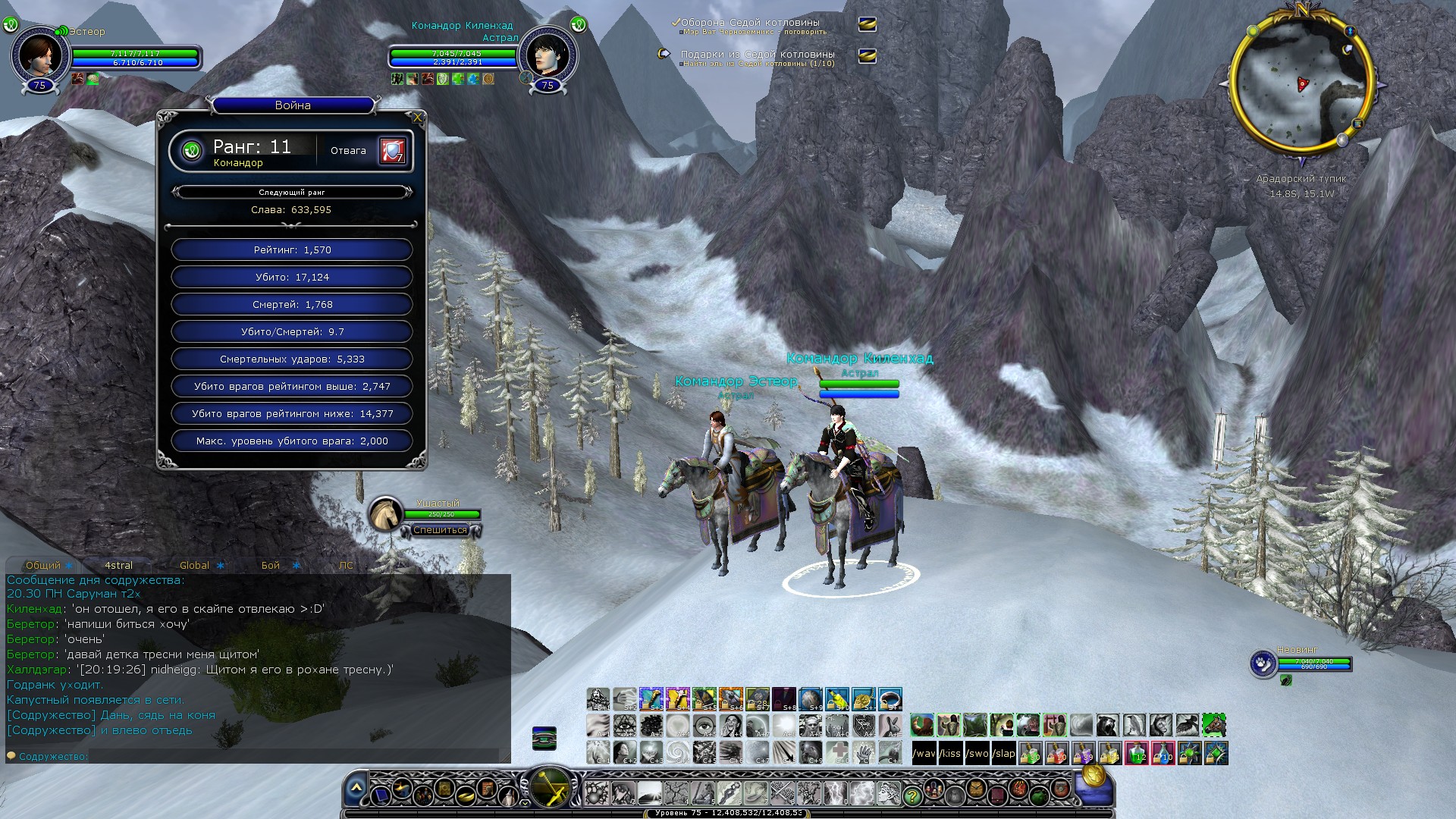This screenshot has width=1456, height=819.
Task: Switch to the Общий chat tab
Action: point(43,566)
